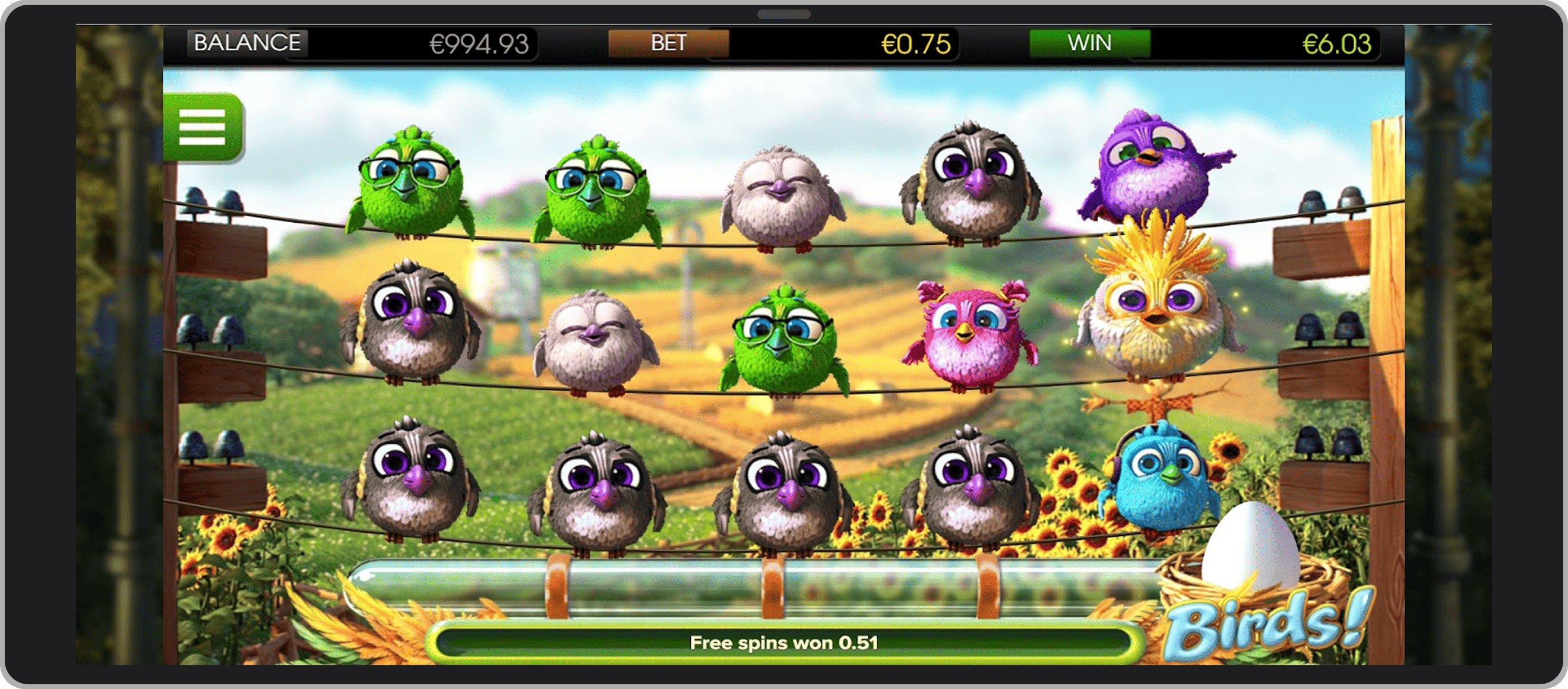Tap the orange BET label
1568x689 pixels.
coord(668,43)
